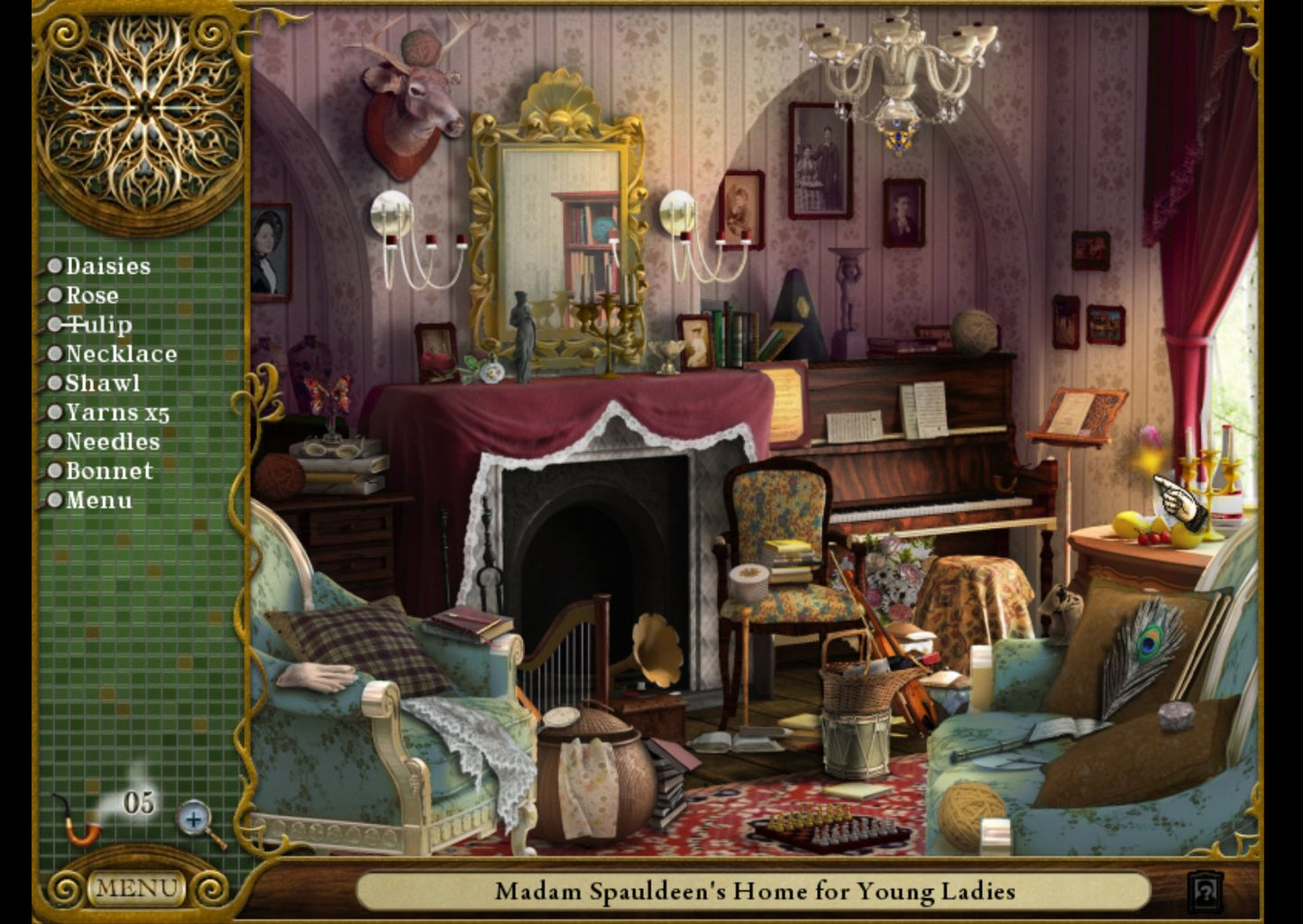Click the bullet next to 'Daisies'
Screen dimensions: 1303x924
pos(56,265)
